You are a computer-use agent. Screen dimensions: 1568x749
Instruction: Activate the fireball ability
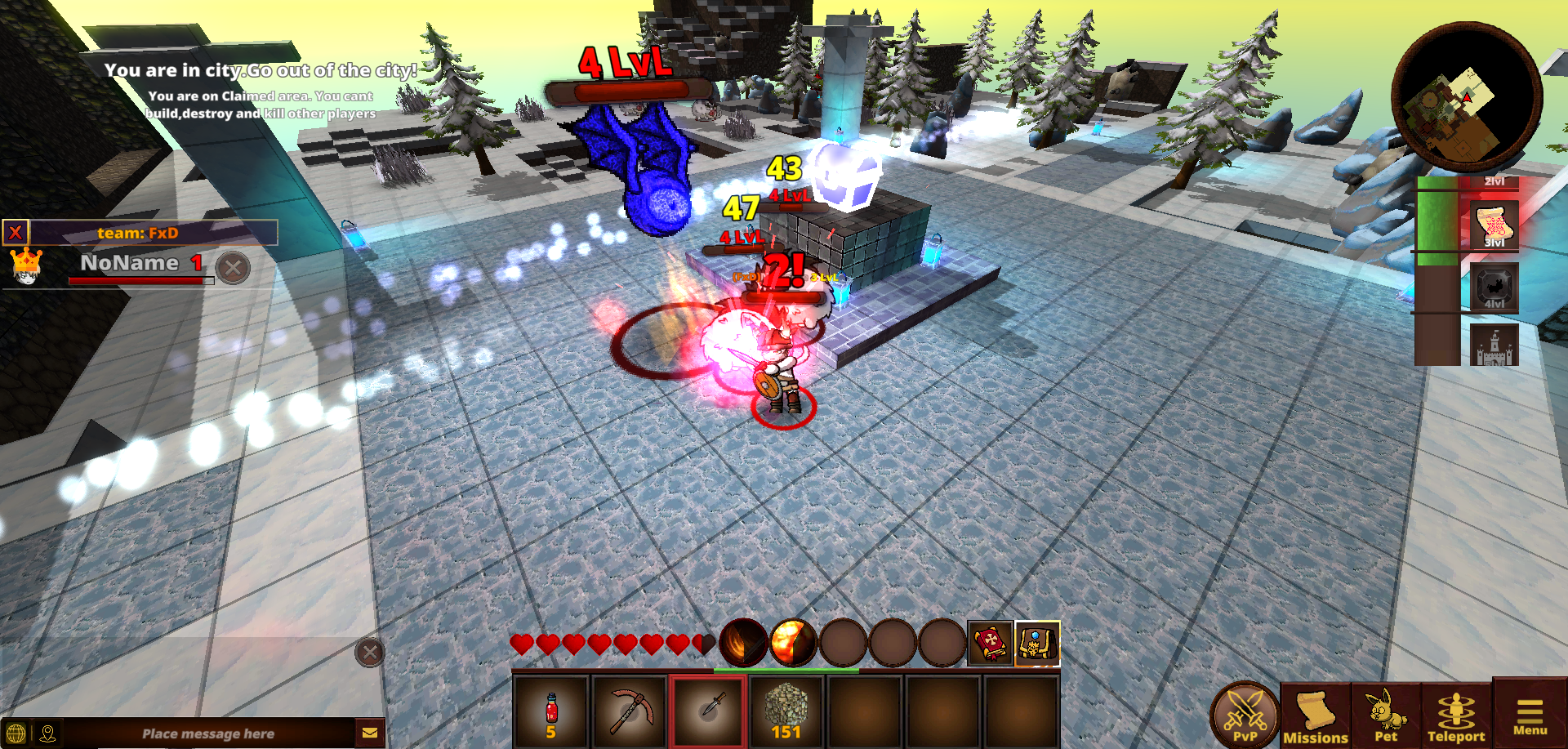792,643
